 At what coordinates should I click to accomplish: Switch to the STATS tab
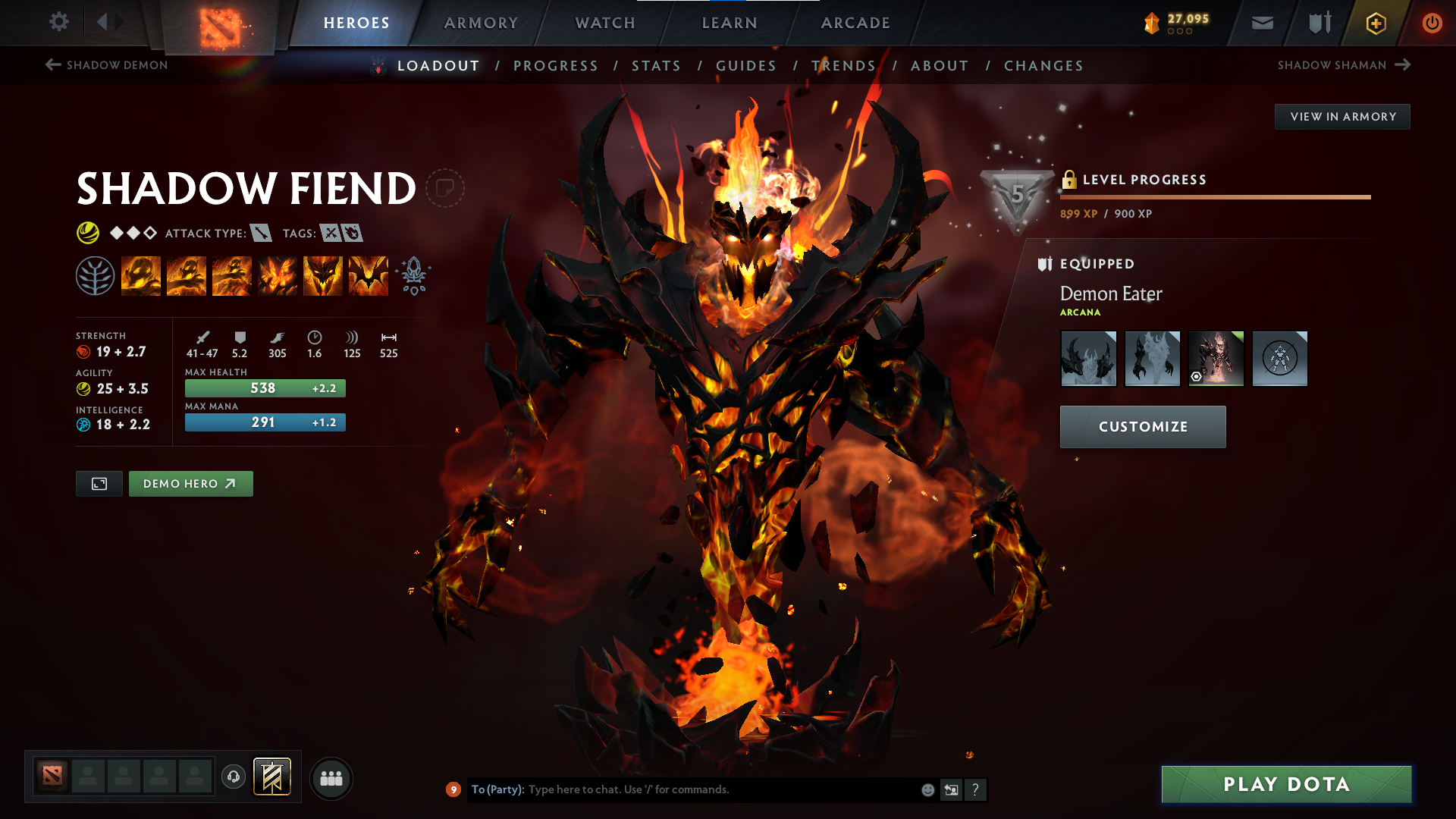pos(656,66)
